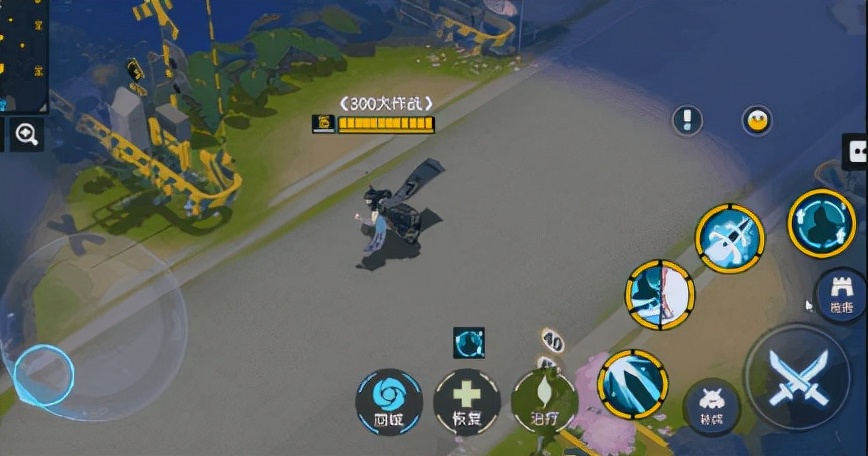
Task: Tap the virtual movement joystick knob
Action: pos(44,375)
